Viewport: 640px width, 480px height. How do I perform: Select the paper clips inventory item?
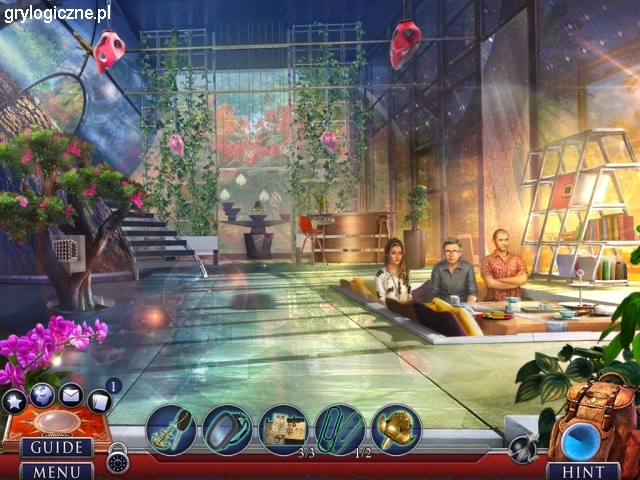(x=340, y=428)
